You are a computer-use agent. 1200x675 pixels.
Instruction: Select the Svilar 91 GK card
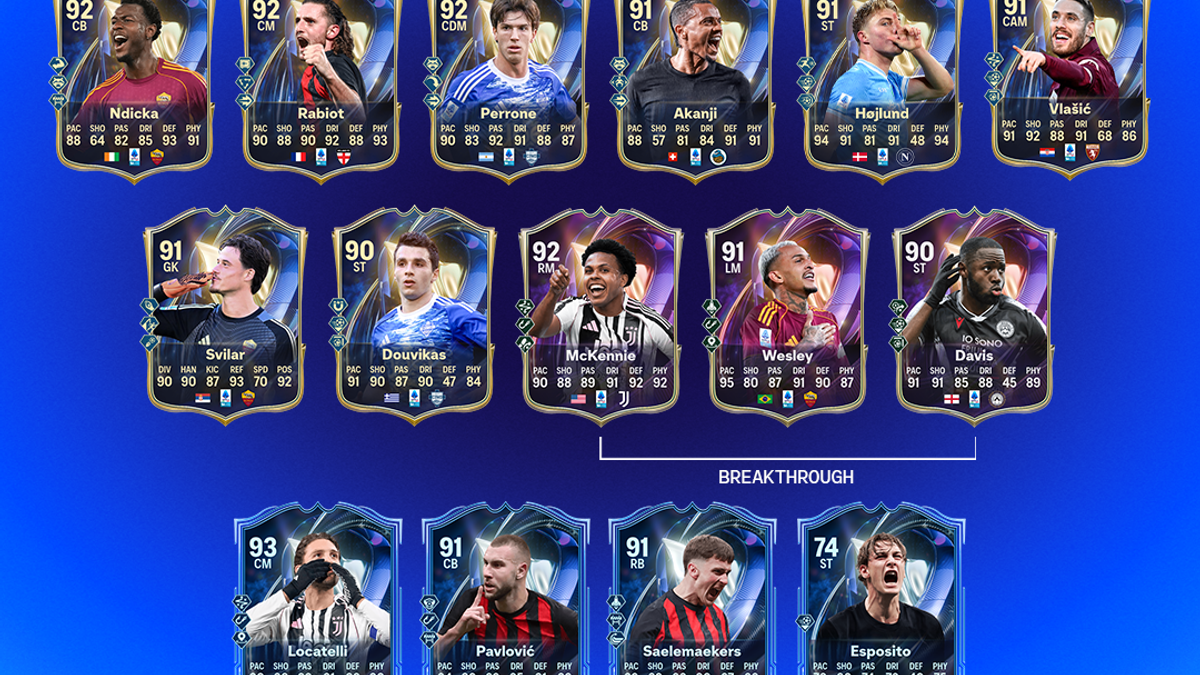(x=226, y=310)
